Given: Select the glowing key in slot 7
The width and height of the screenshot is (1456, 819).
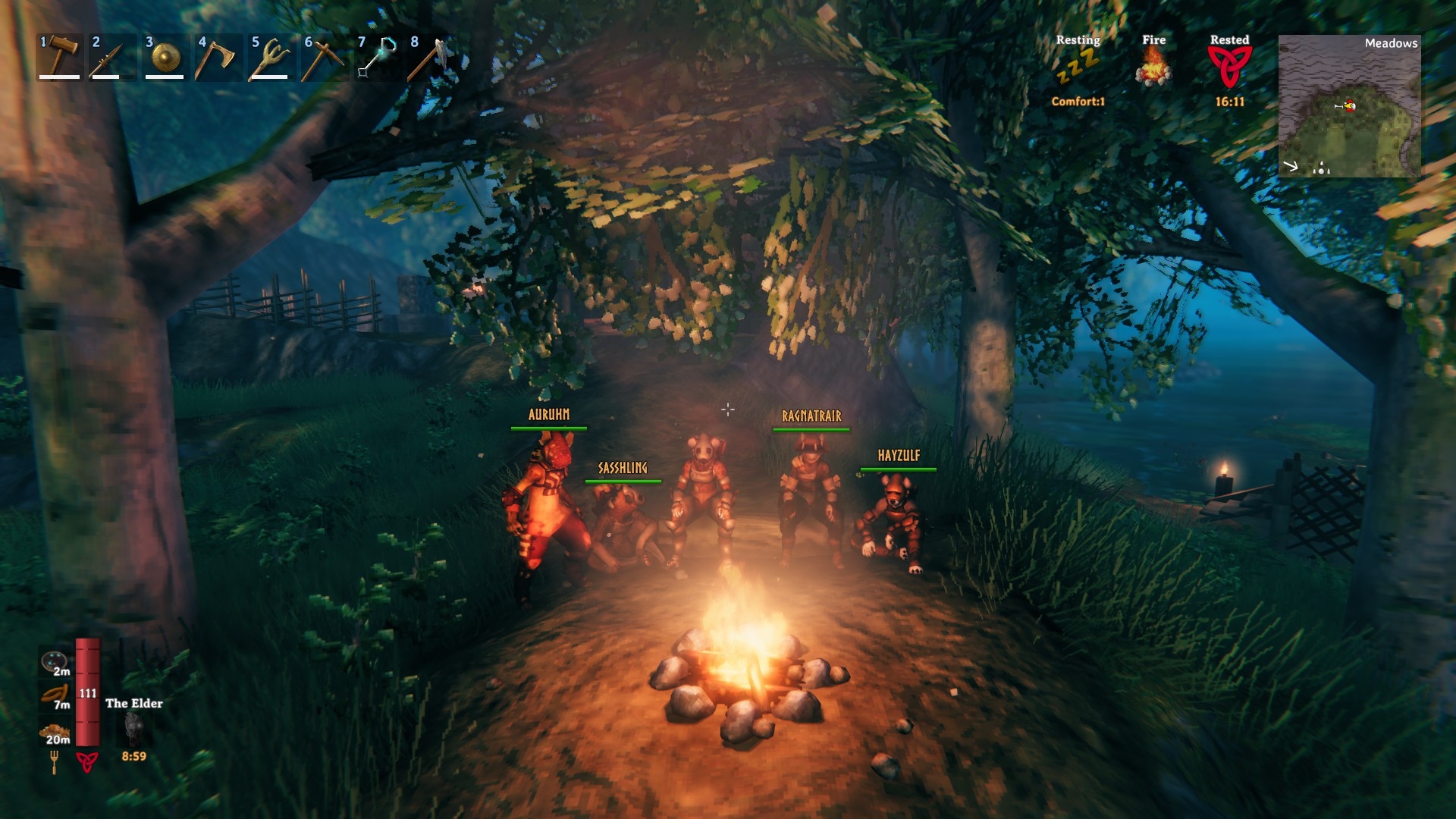Looking at the screenshot, I should point(378,57).
